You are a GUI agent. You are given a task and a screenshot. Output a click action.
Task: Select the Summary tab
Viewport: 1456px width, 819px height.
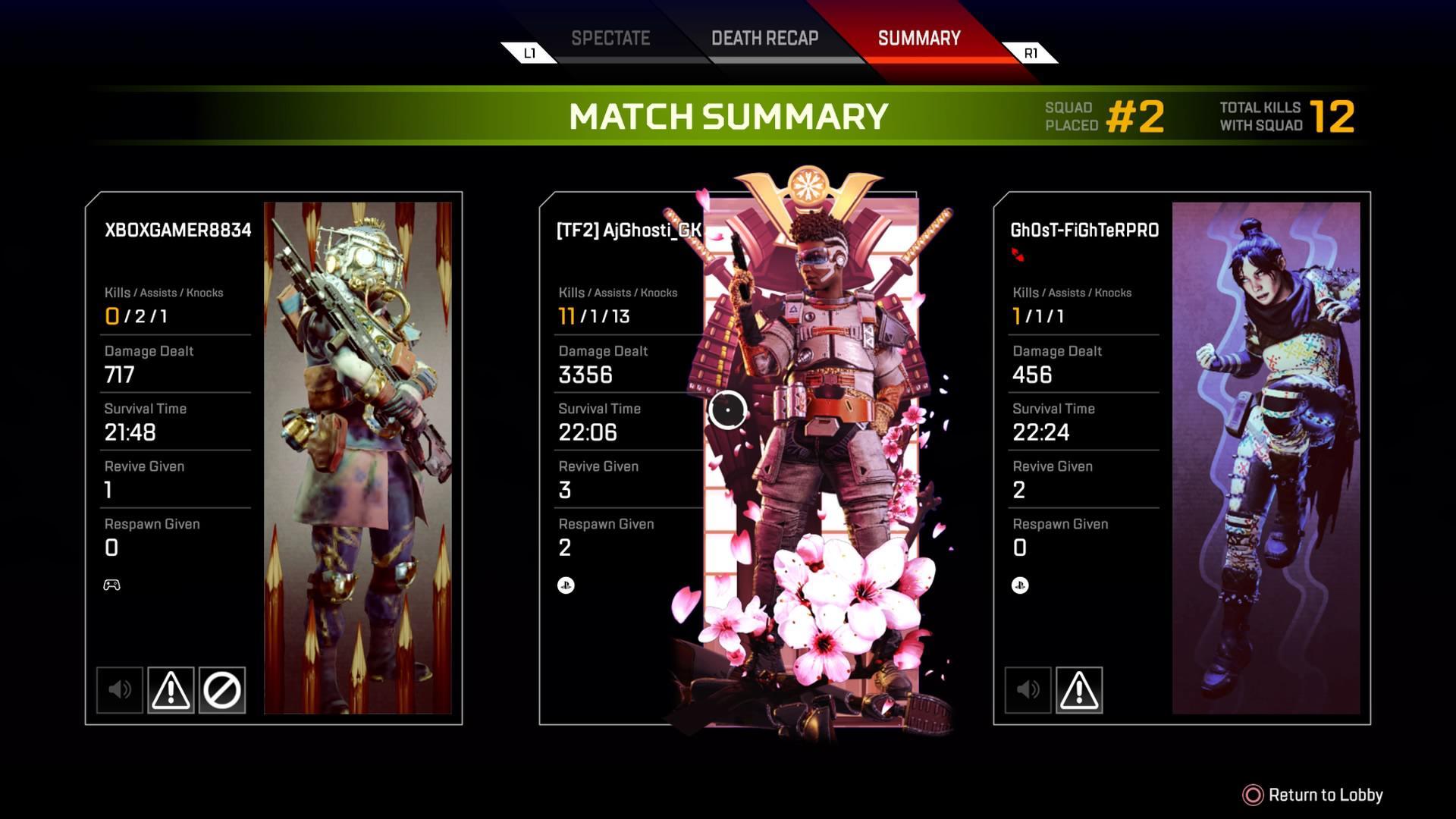(918, 39)
